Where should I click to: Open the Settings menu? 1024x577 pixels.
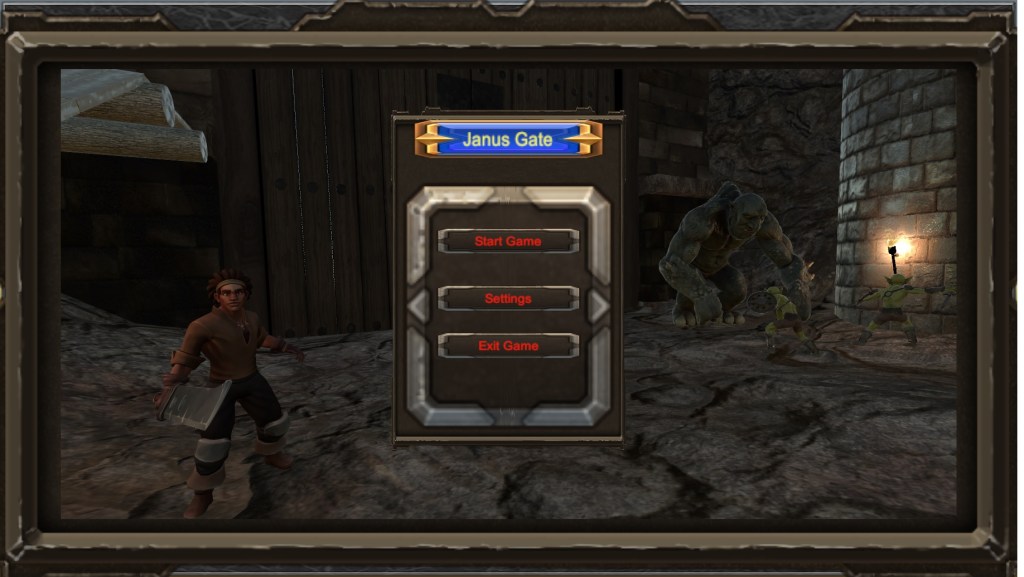pyautogui.click(x=508, y=298)
